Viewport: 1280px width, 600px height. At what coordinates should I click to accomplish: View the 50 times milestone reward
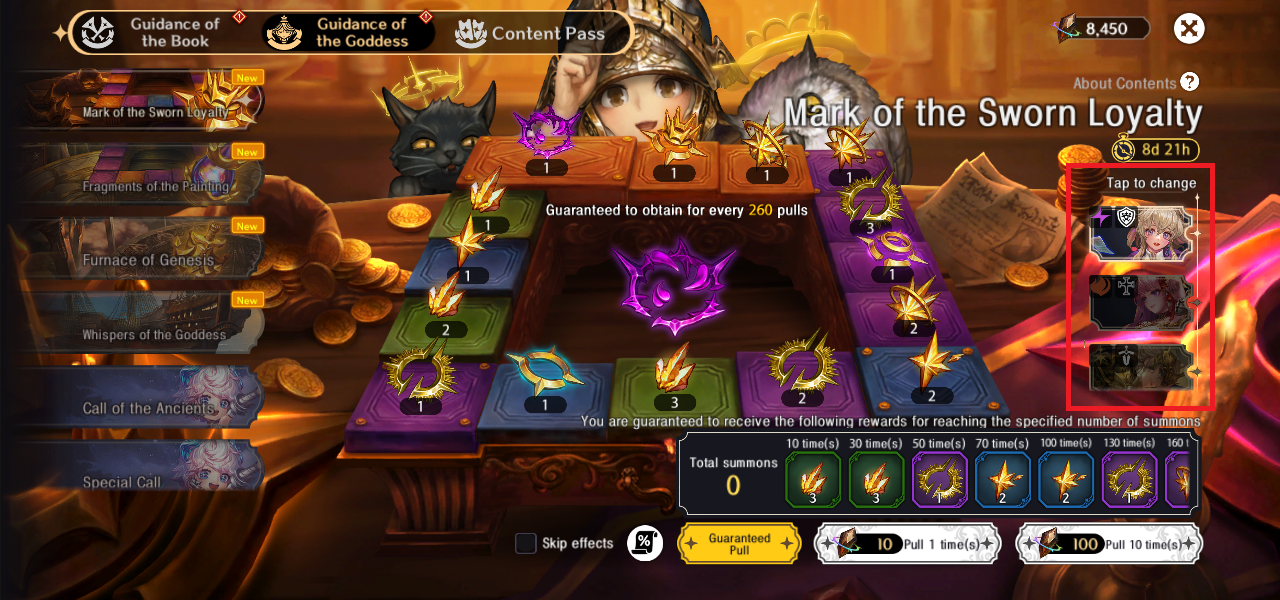point(940,480)
